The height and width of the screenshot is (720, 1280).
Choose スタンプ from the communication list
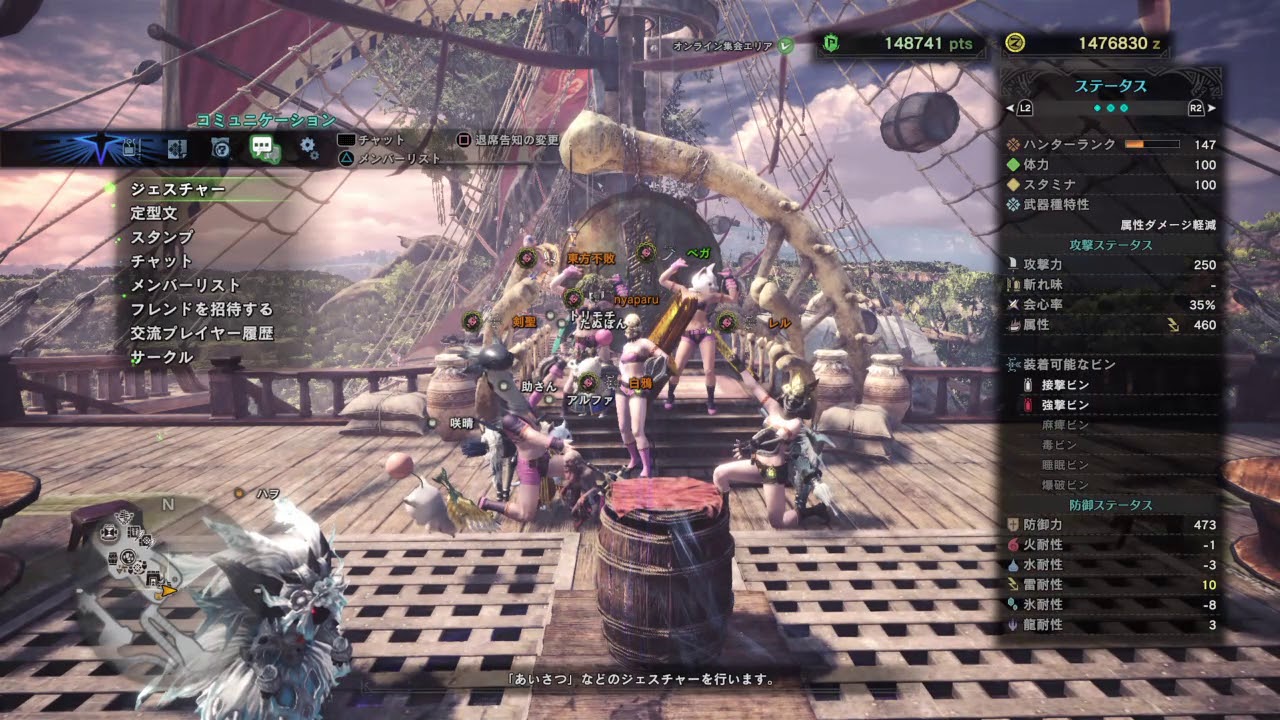coord(162,237)
